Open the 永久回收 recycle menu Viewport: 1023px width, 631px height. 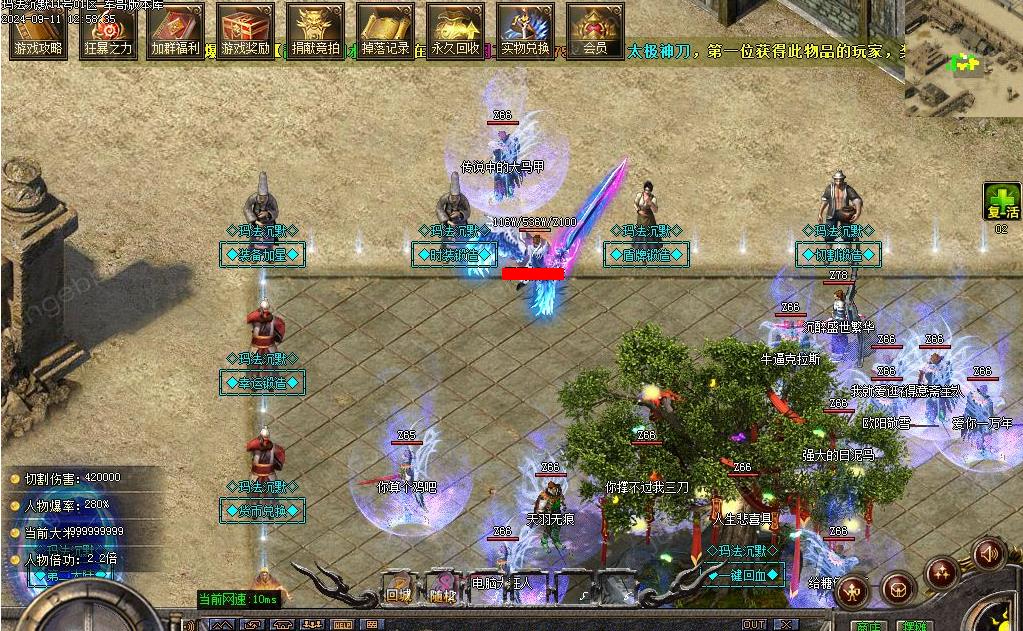455,30
